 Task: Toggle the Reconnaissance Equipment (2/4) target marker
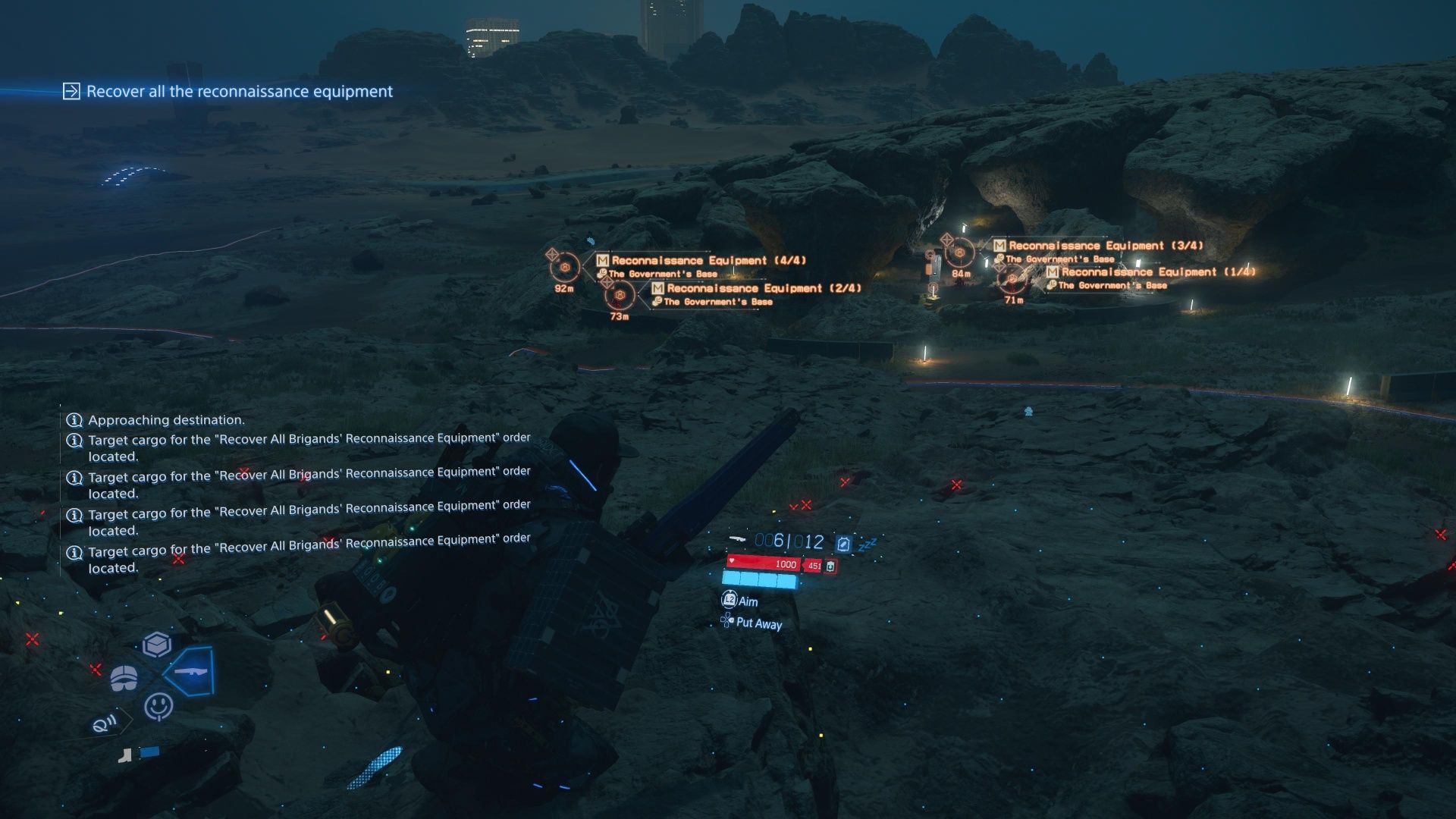[620, 293]
